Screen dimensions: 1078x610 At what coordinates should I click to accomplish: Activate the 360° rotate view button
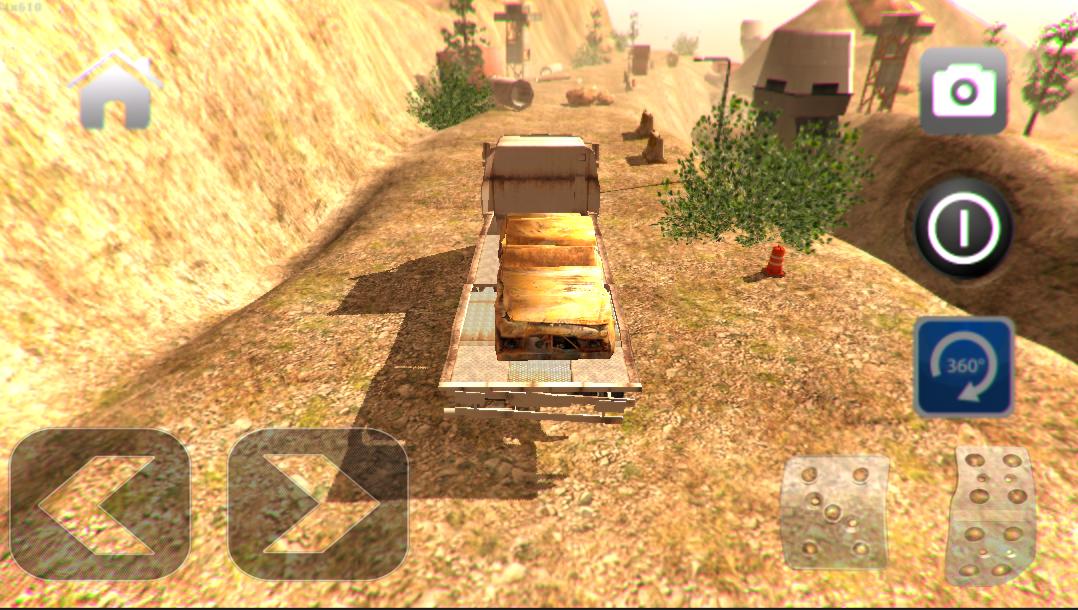(963, 367)
